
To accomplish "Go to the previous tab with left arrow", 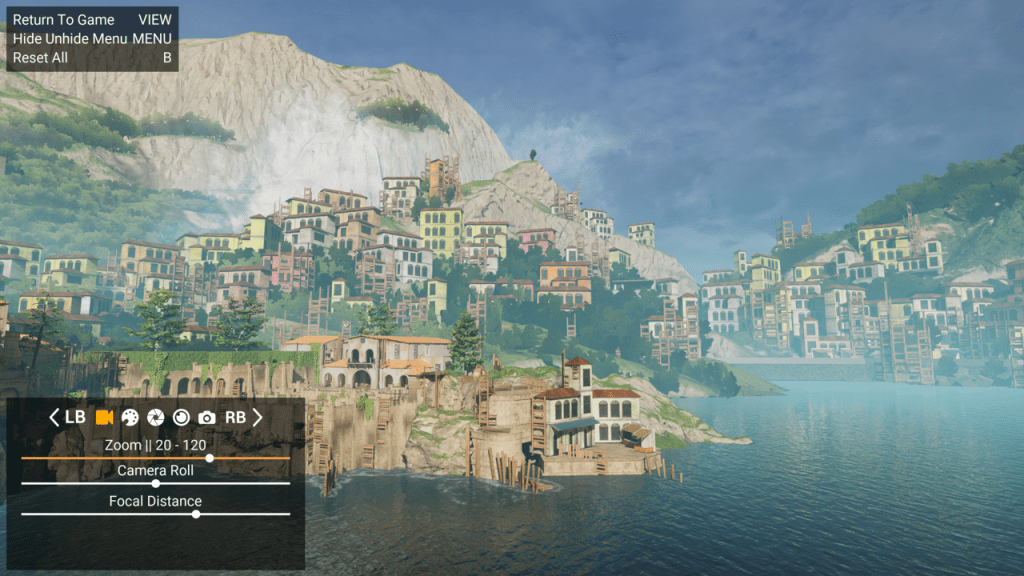I will (55, 417).
